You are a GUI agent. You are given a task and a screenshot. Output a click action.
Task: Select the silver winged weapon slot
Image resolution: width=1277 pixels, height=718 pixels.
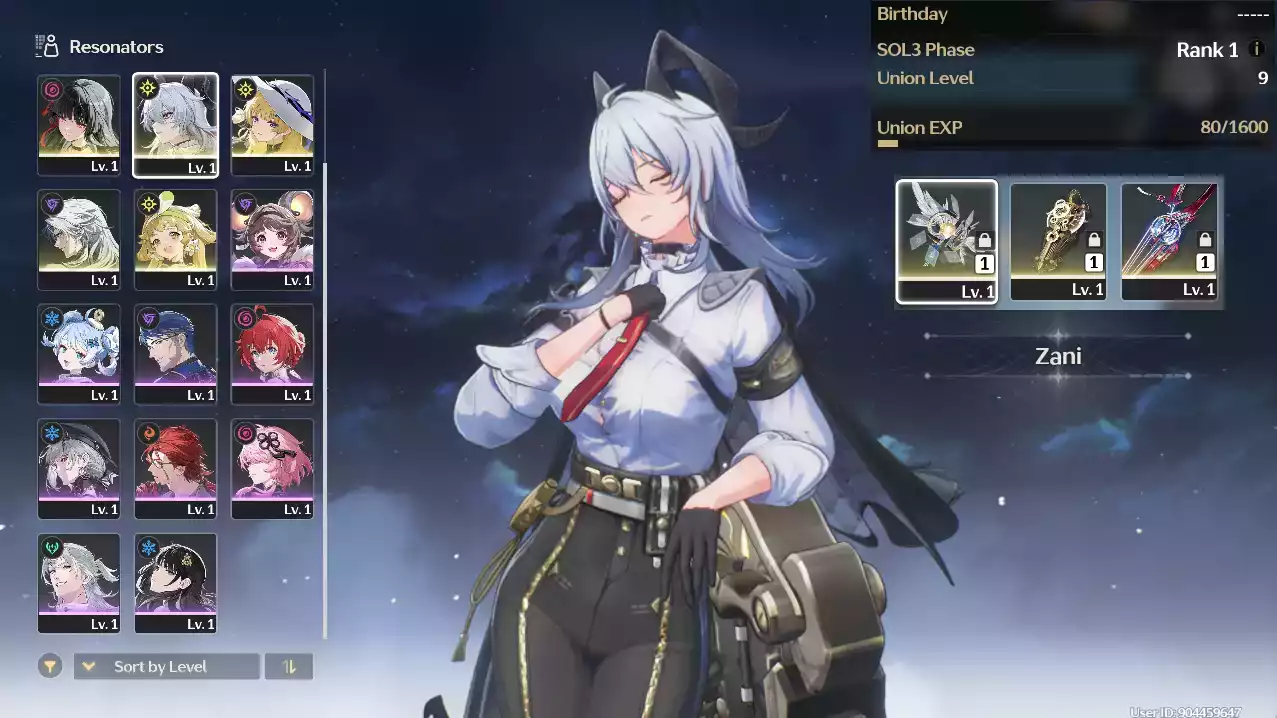tap(946, 240)
